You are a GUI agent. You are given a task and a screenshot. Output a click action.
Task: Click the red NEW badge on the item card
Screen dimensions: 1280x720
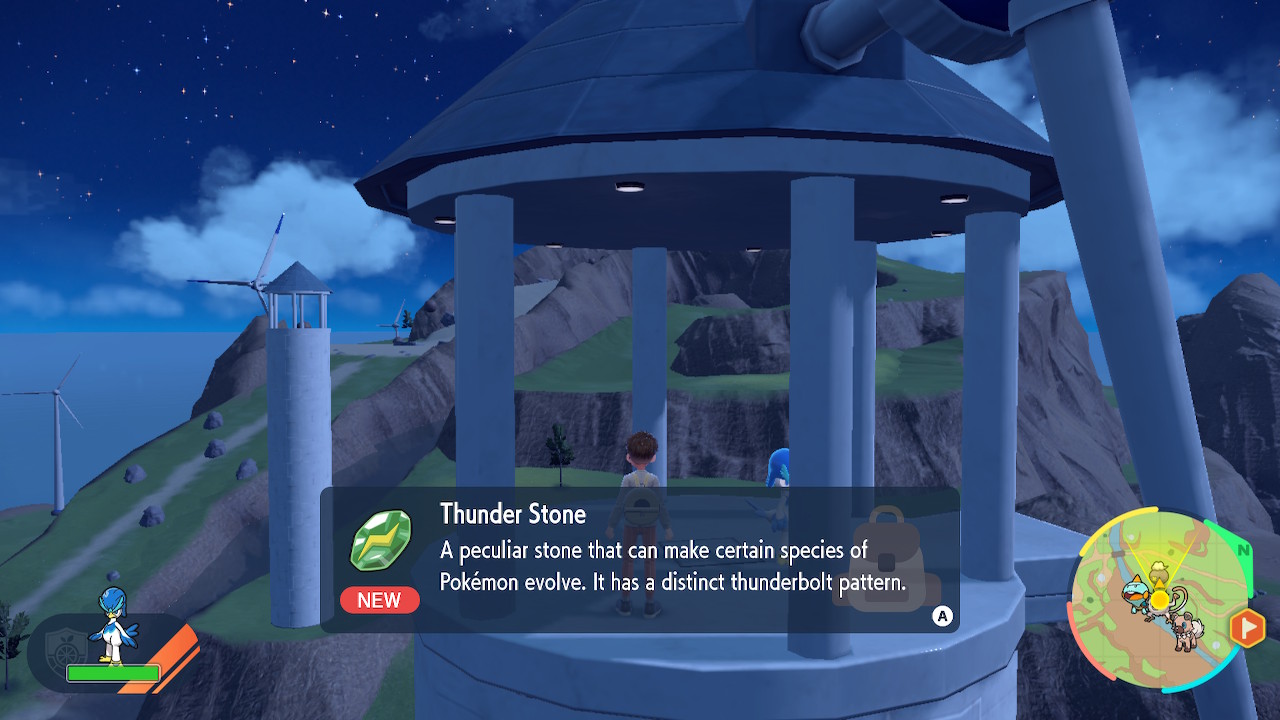379,600
